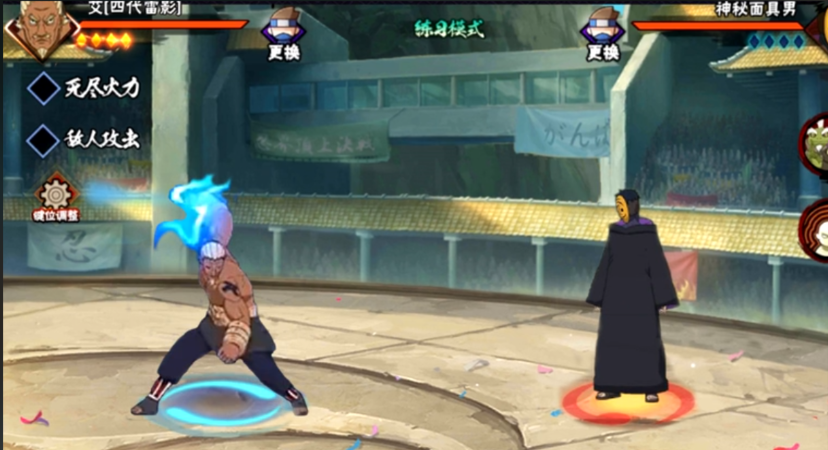Enable the 敌人攻击 (enemy attack) option

coord(44,140)
